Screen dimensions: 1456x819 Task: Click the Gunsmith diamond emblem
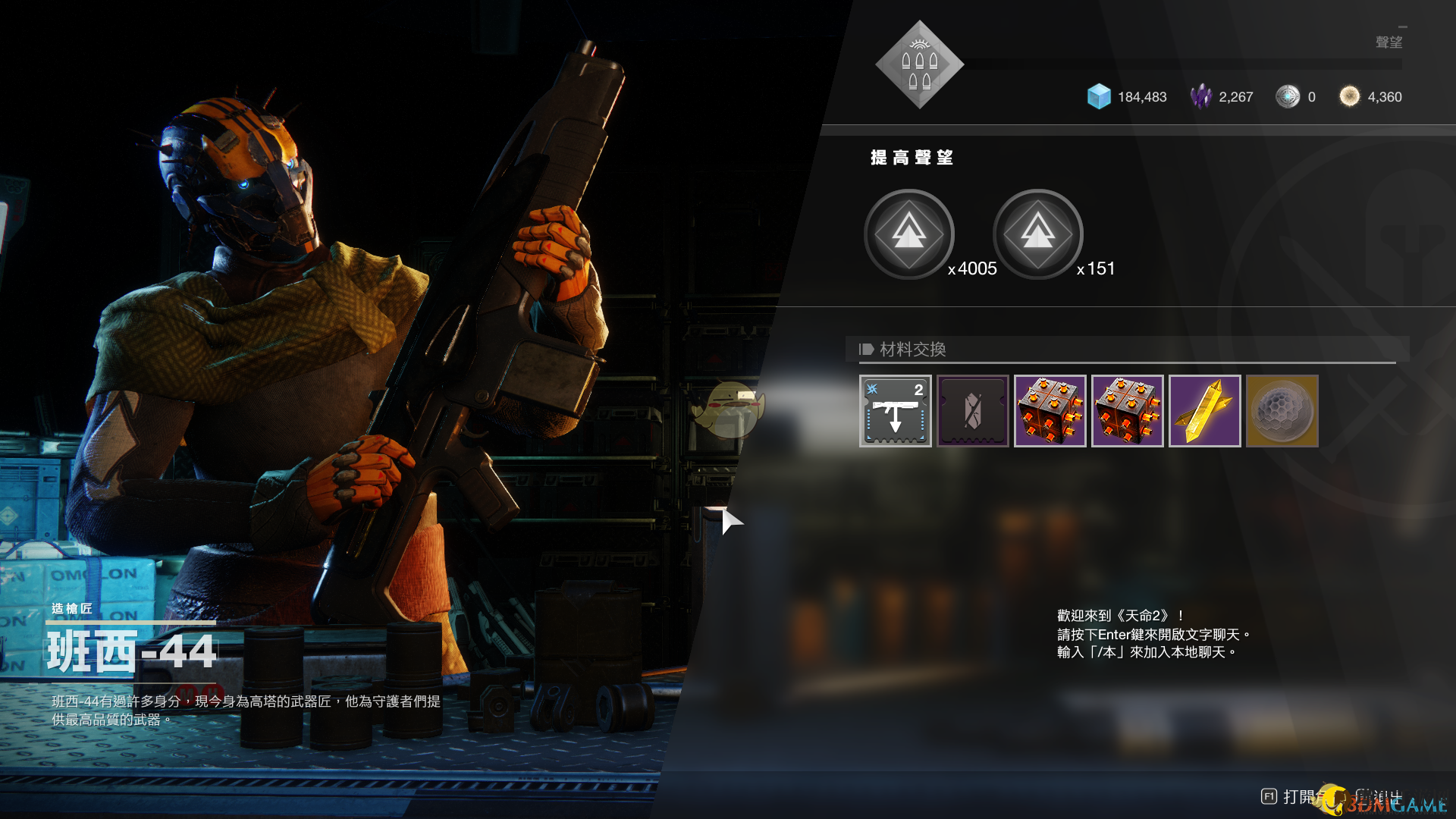pos(919,65)
